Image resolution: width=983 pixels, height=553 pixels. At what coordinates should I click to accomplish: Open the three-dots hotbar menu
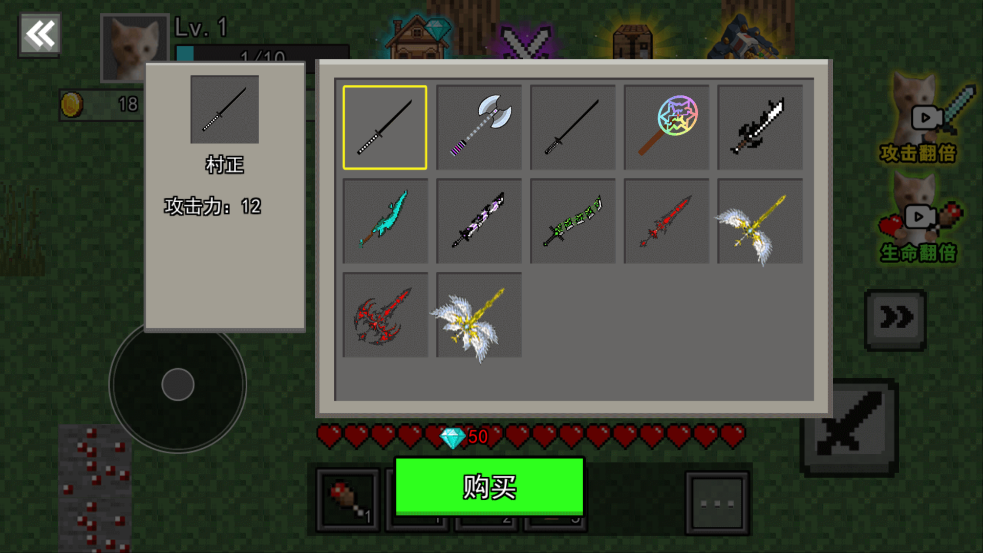pos(717,501)
